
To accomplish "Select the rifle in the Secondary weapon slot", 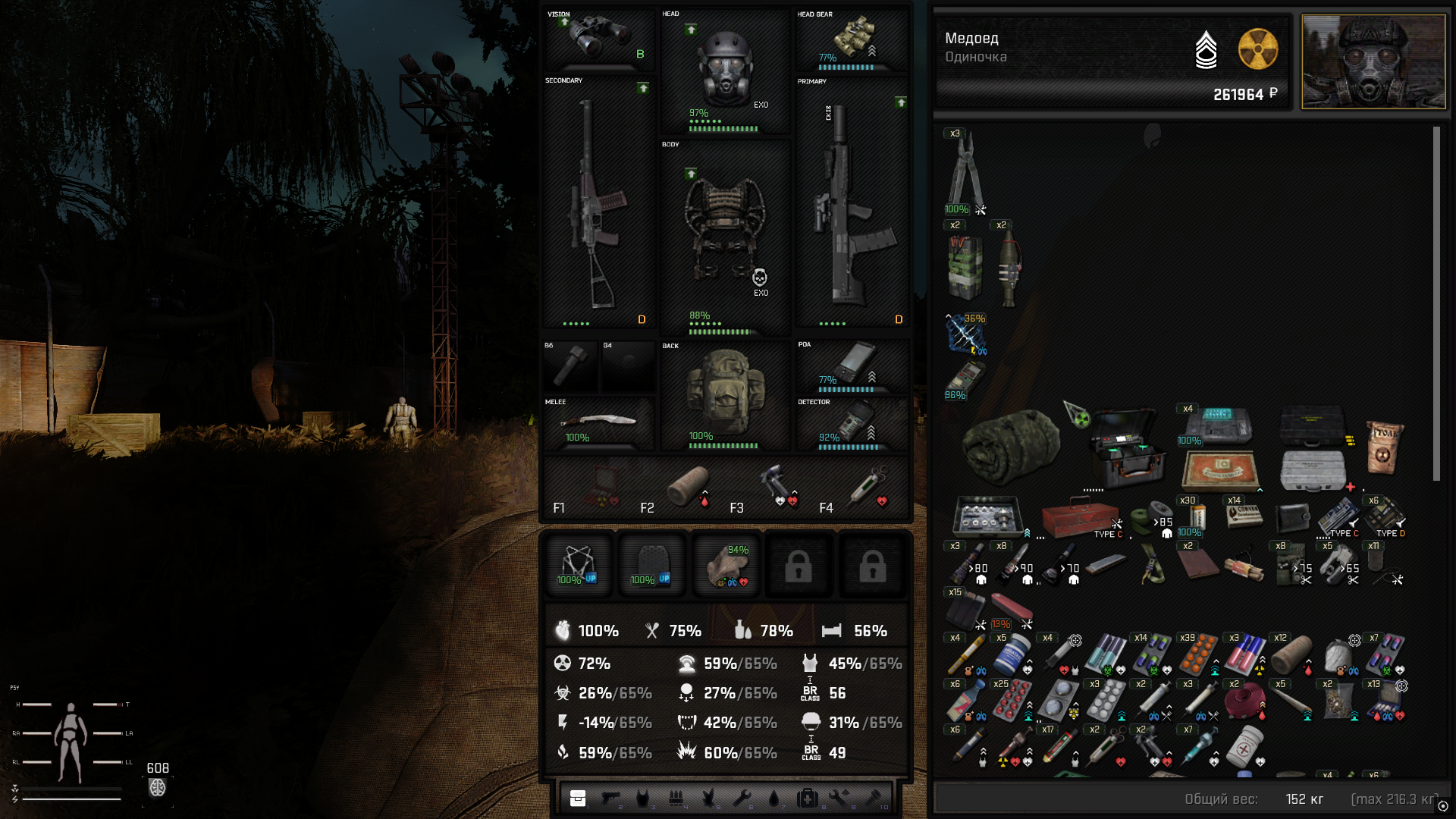I will tap(598, 205).
